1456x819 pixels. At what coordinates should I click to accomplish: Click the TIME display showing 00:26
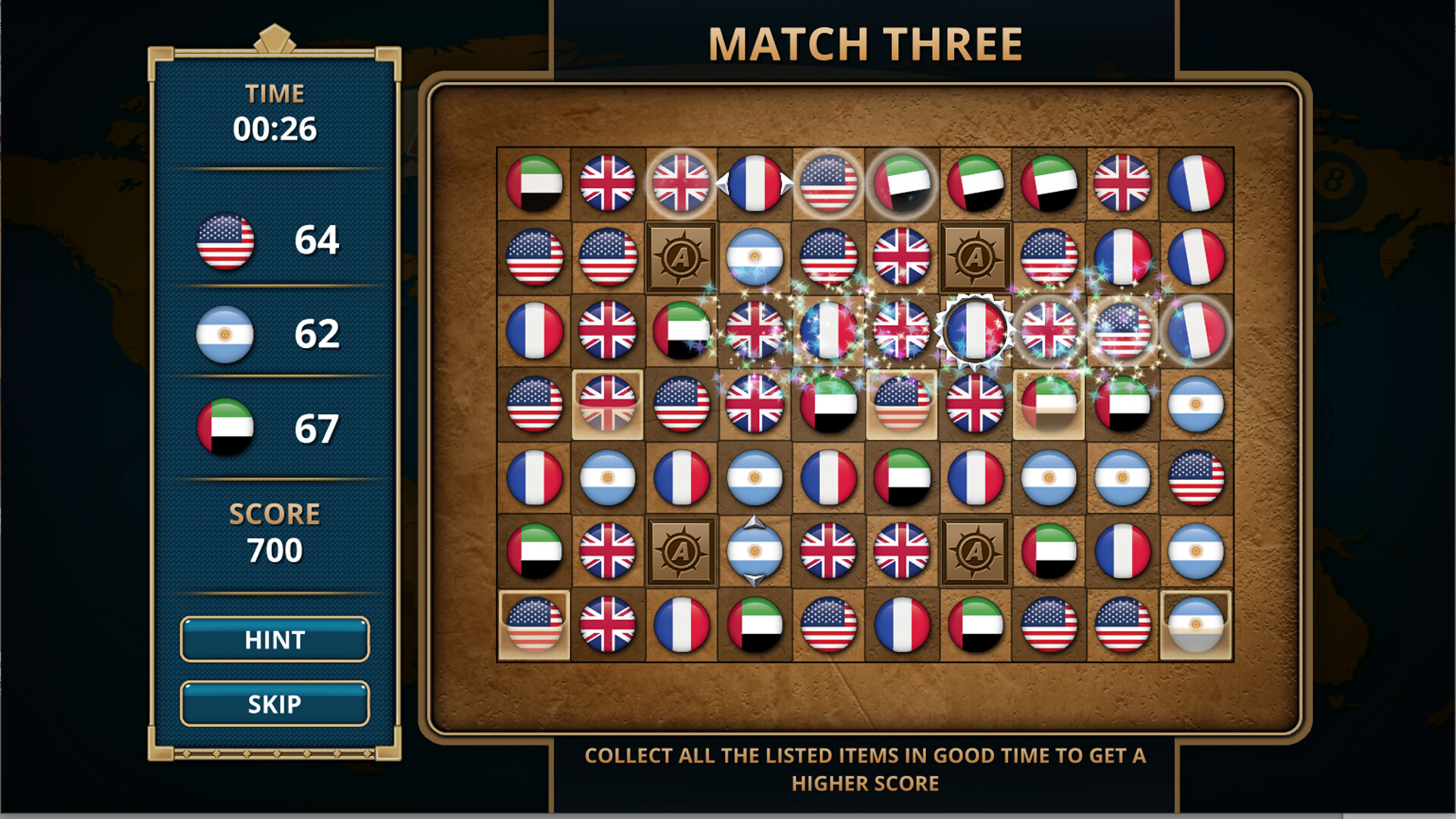(275, 129)
